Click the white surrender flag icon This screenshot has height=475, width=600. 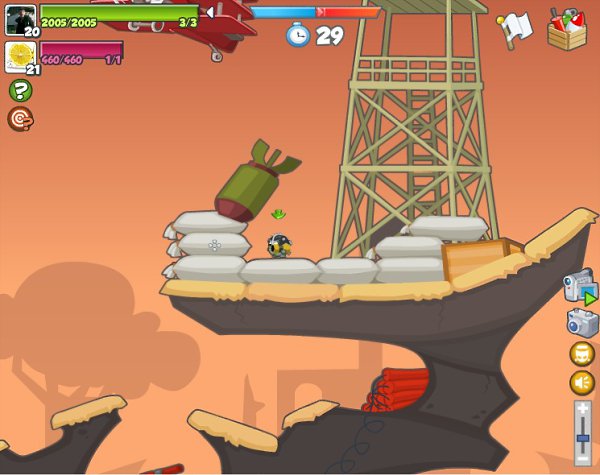pyautogui.click(x=516, y=29)
